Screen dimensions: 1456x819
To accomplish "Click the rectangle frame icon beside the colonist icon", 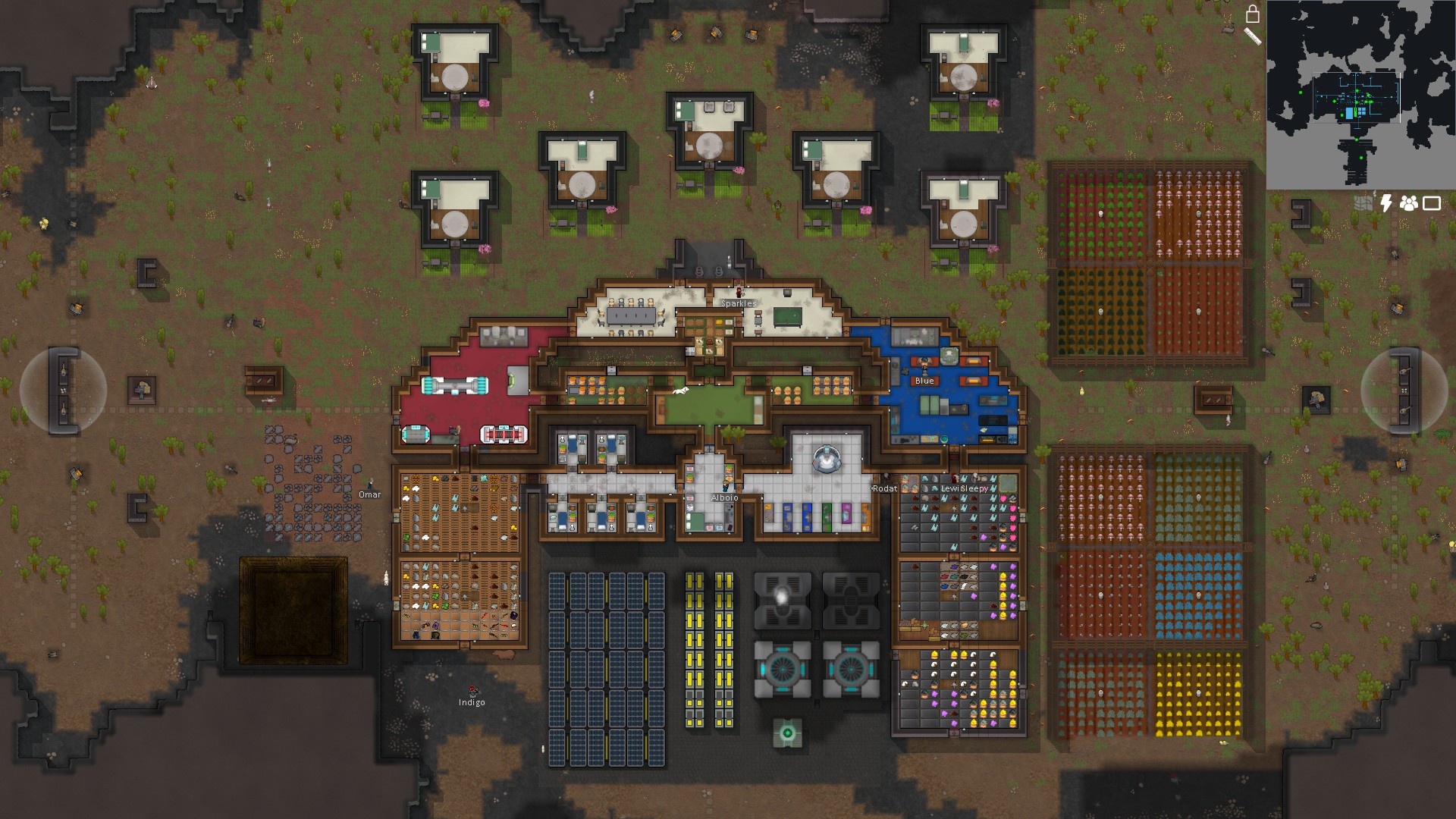I will [1431, 202].
